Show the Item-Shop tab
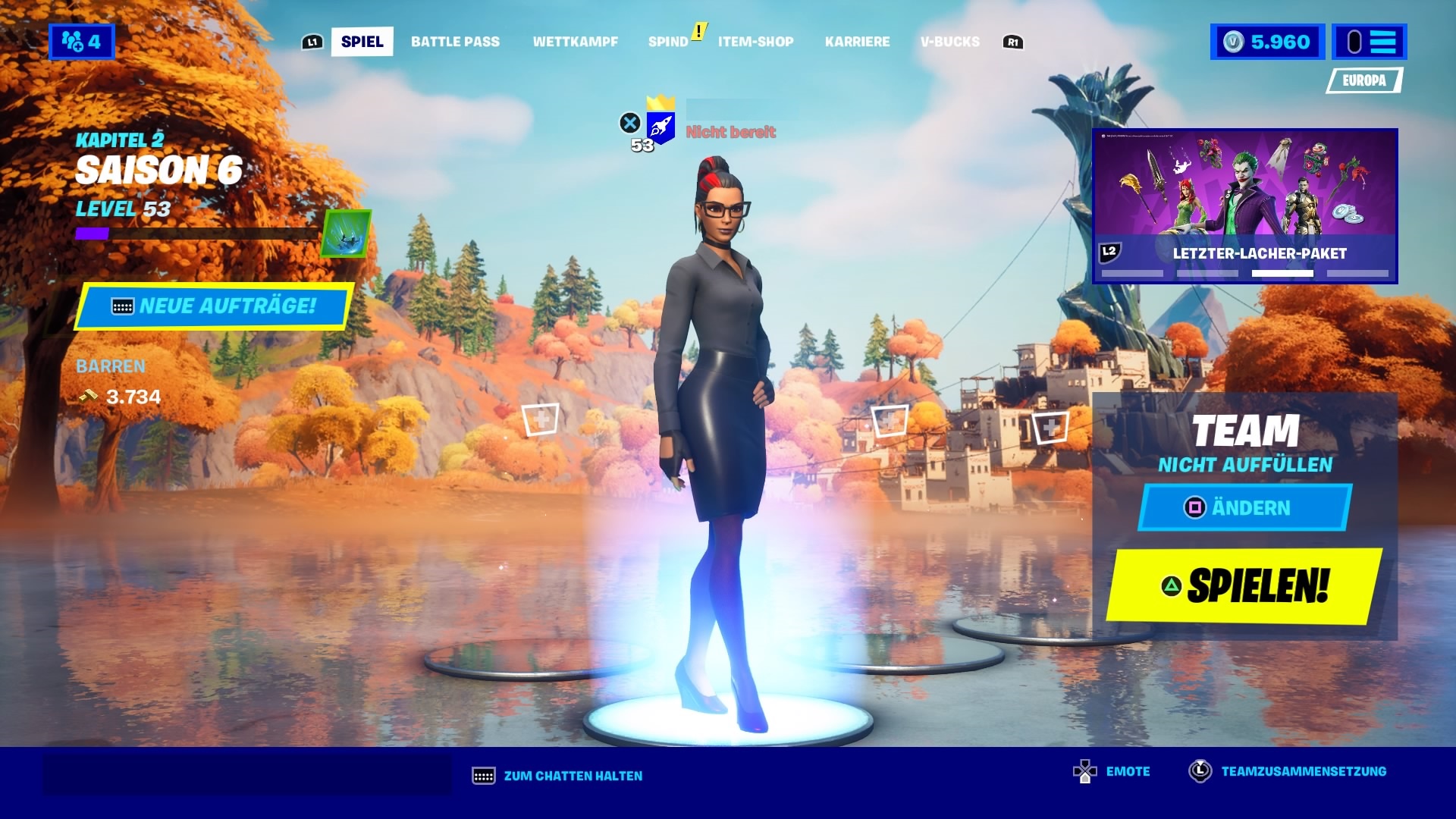Image resolution: width=1456 pixels, height=819 pixels. click(755, 42)
